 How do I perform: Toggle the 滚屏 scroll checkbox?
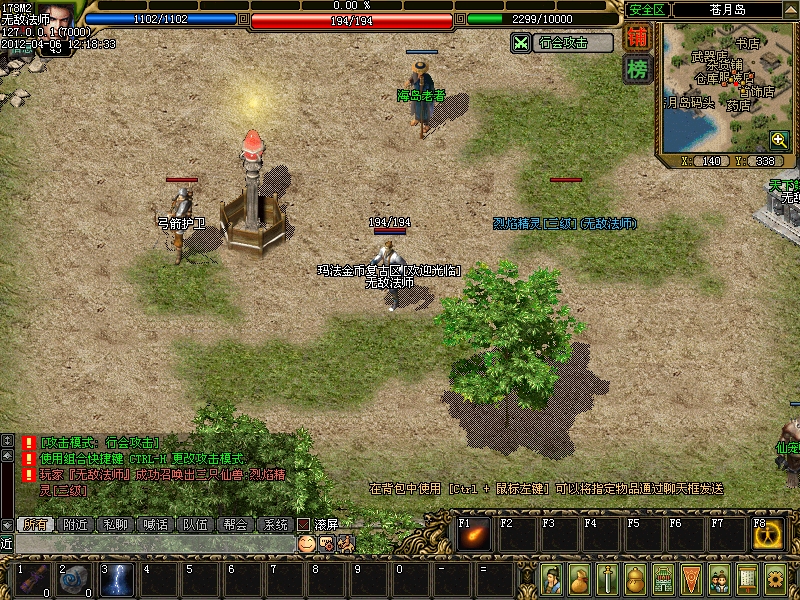click(x=303, y=524)
